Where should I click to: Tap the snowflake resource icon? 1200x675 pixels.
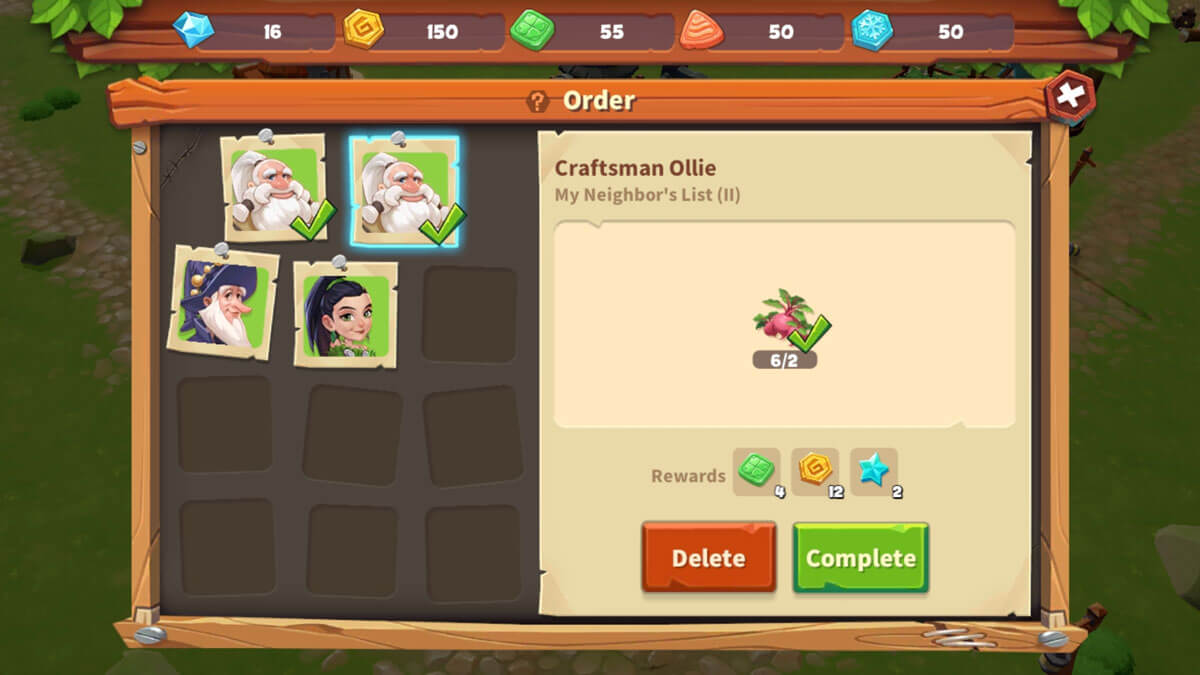click(872, 30)
